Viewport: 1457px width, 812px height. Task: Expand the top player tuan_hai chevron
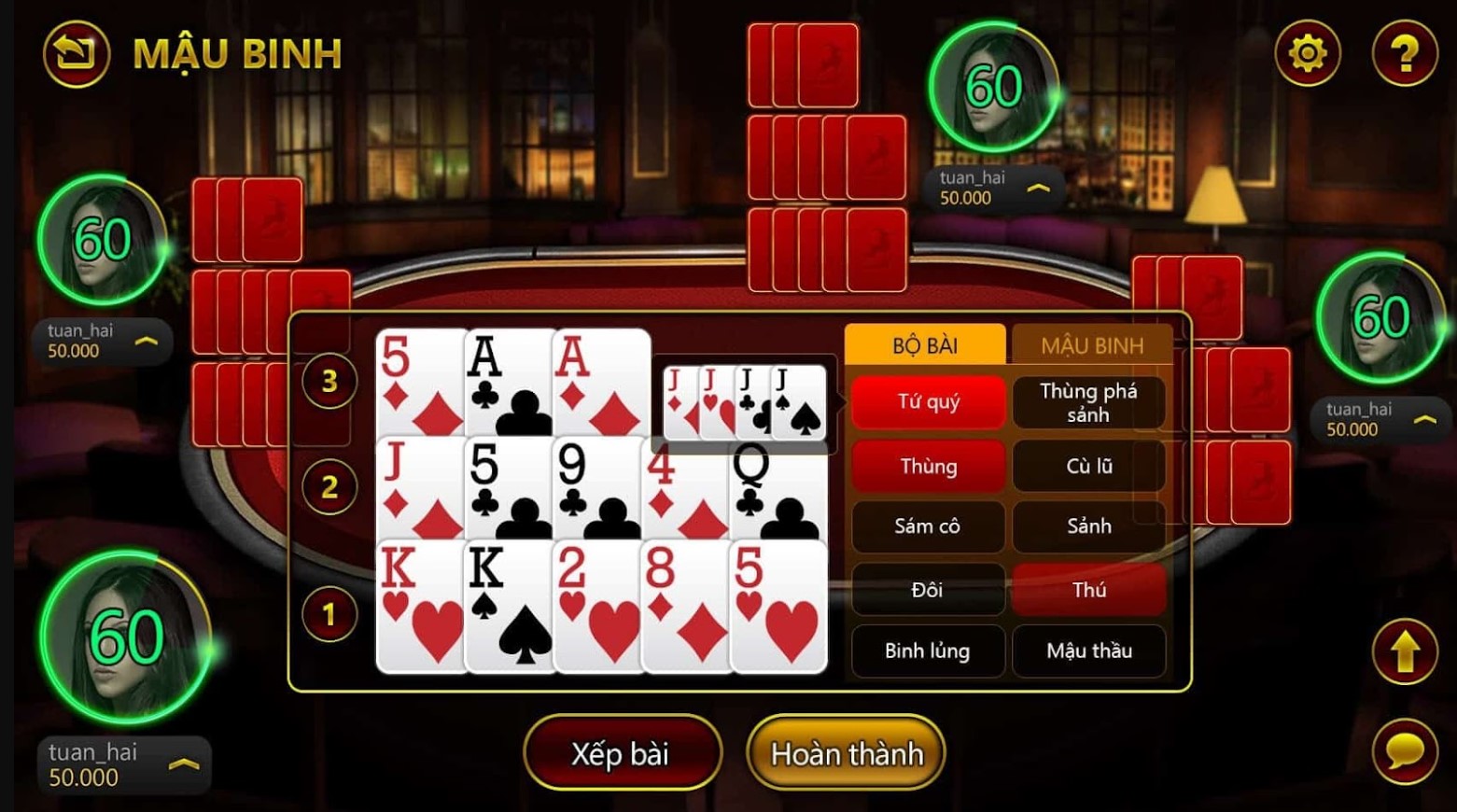(1039, 187)
